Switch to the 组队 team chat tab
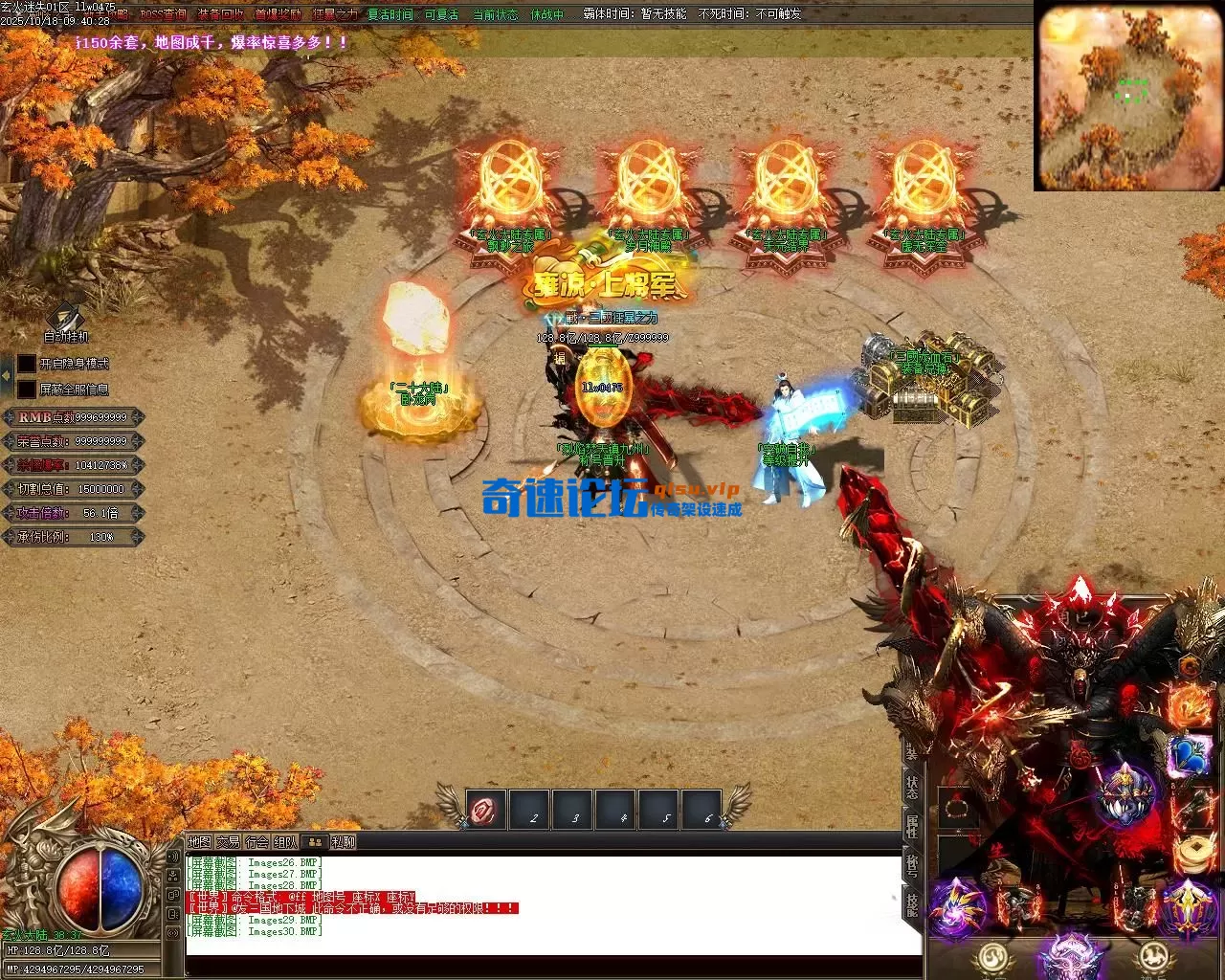The width and height of the screenshot is (1225, 980). tap(285, 842)
